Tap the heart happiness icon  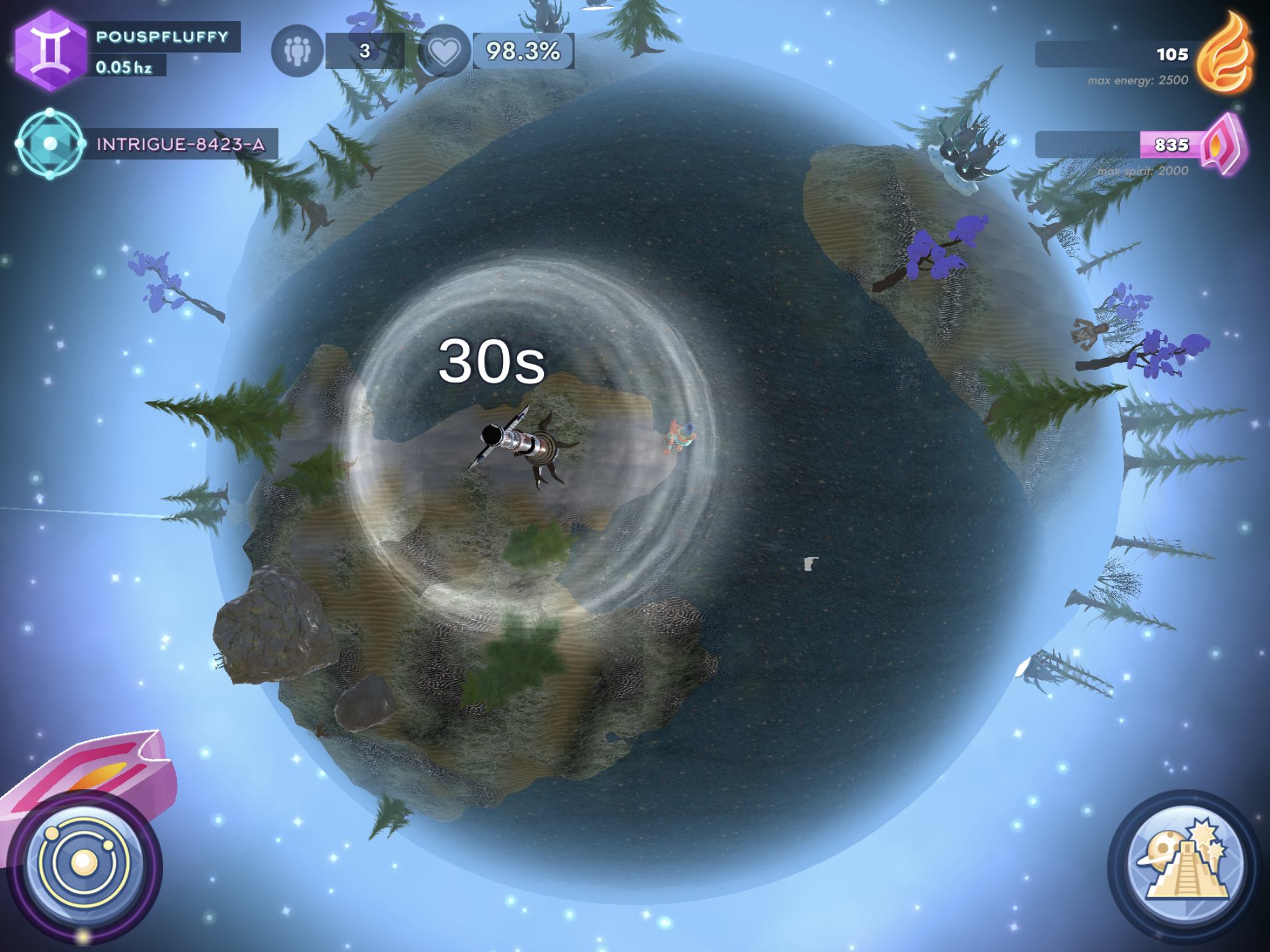[444, 51]
